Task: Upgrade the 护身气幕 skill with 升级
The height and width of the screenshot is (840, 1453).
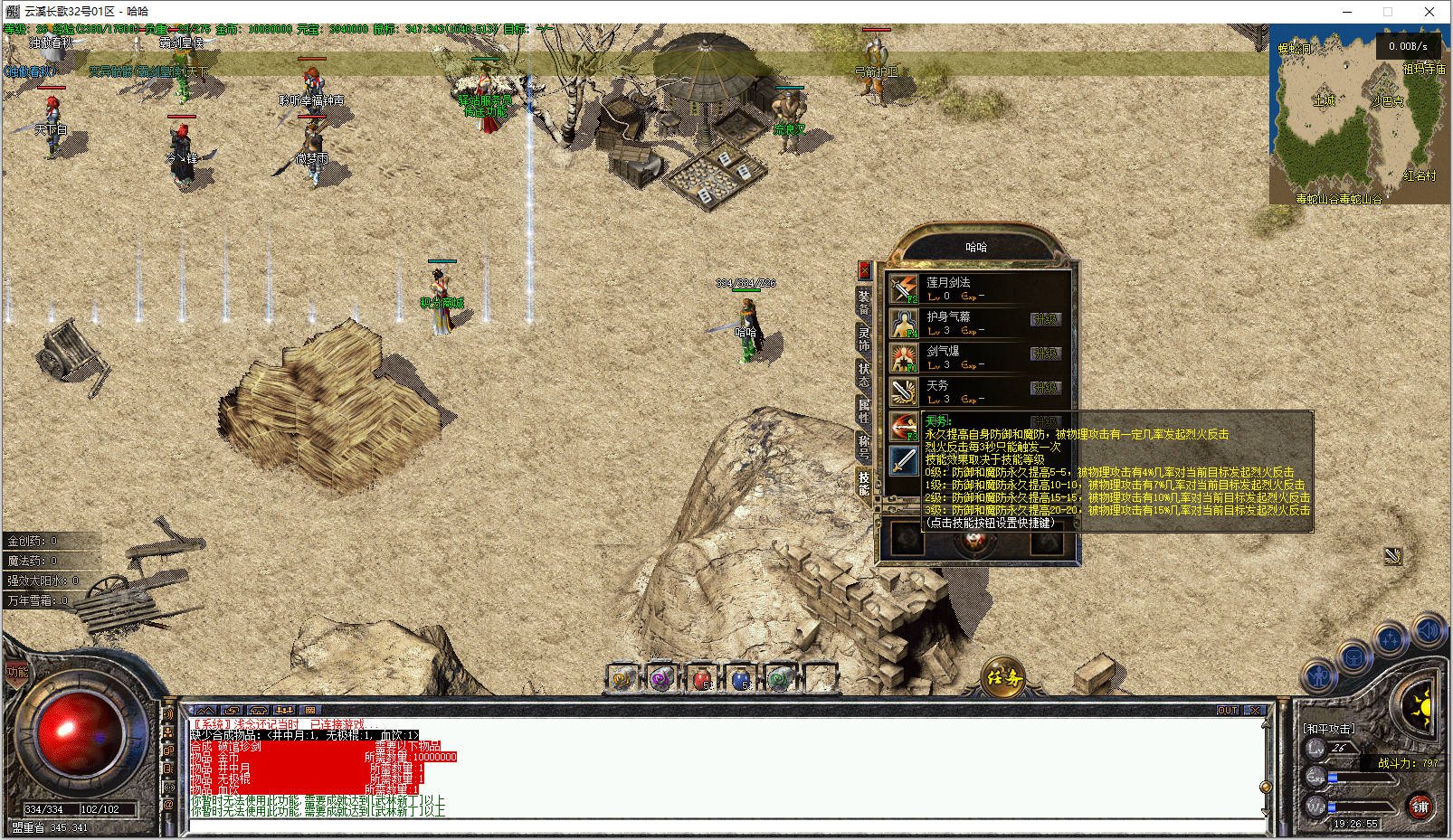Action: tap(1045, 319)
